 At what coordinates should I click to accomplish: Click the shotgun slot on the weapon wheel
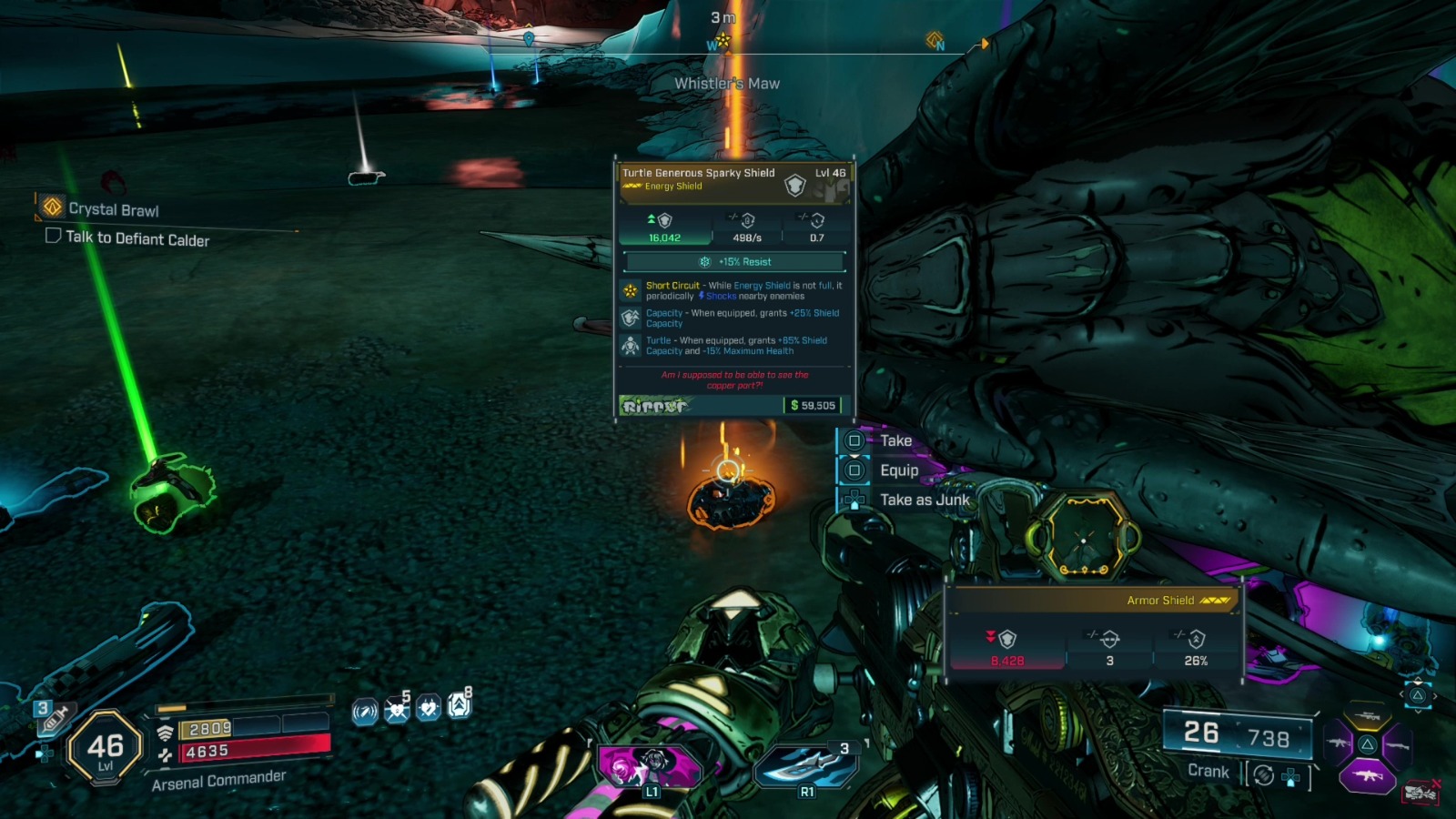[1396, 746]
